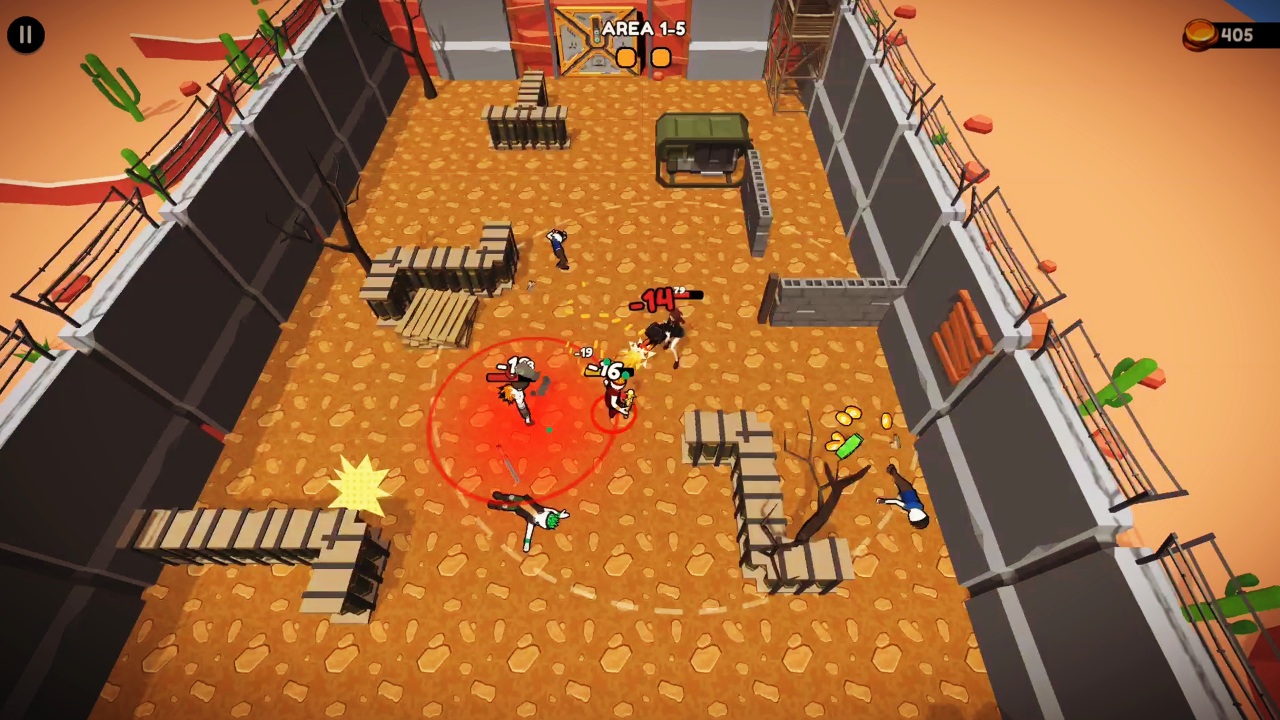1280x720 pixels.
Task: Click the green lights on the door hatch
Action: pos(597,36)
